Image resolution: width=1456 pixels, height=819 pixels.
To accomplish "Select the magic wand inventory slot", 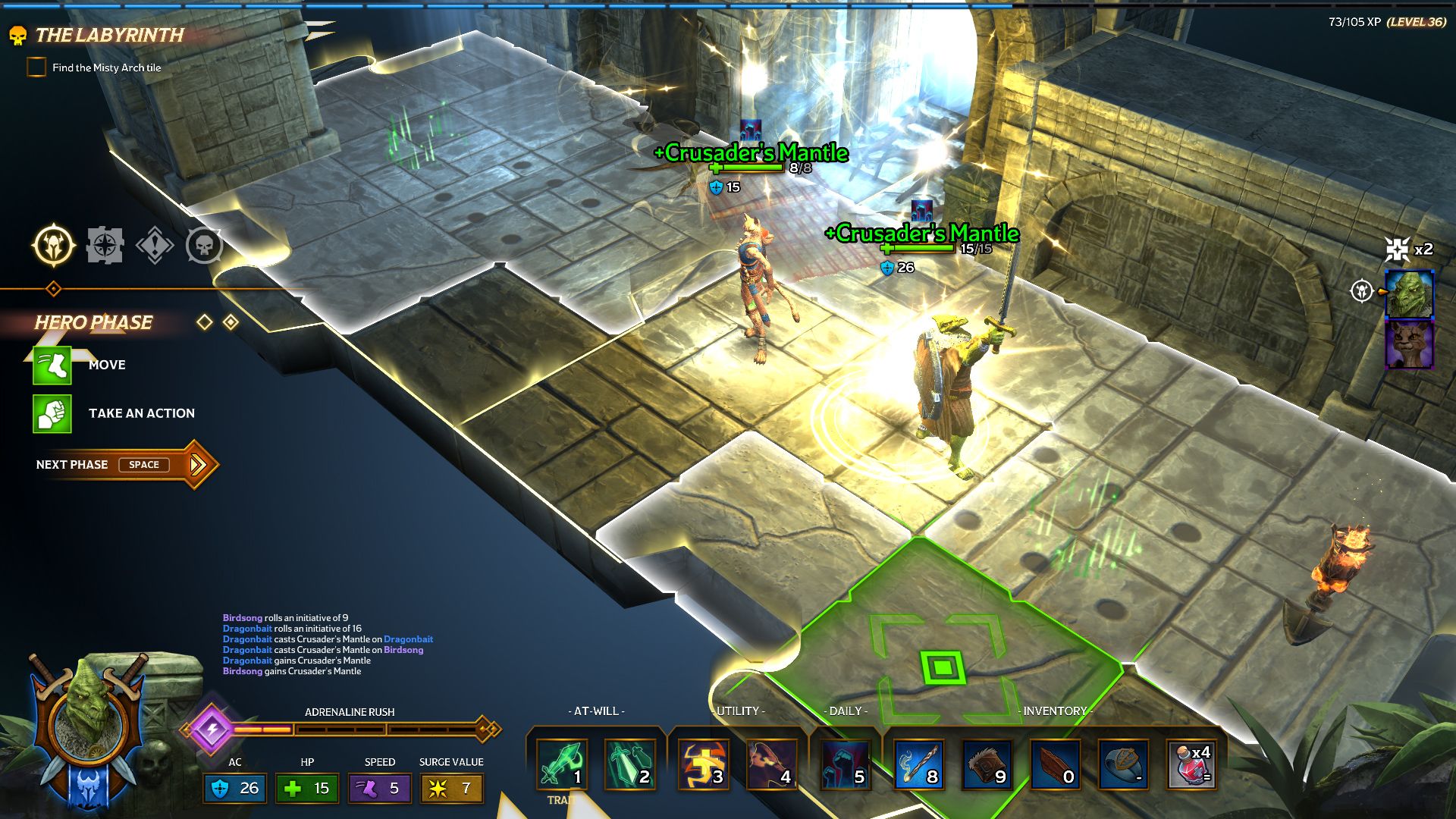I will [918, 764].
